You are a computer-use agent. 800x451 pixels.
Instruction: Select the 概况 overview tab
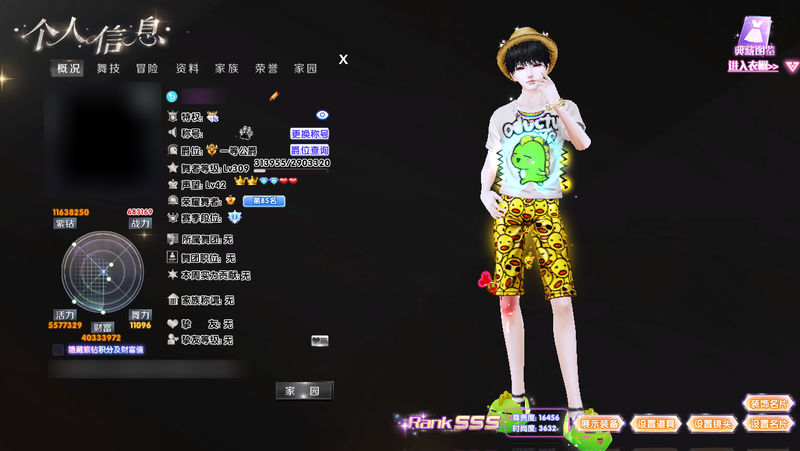pos(69,69)
